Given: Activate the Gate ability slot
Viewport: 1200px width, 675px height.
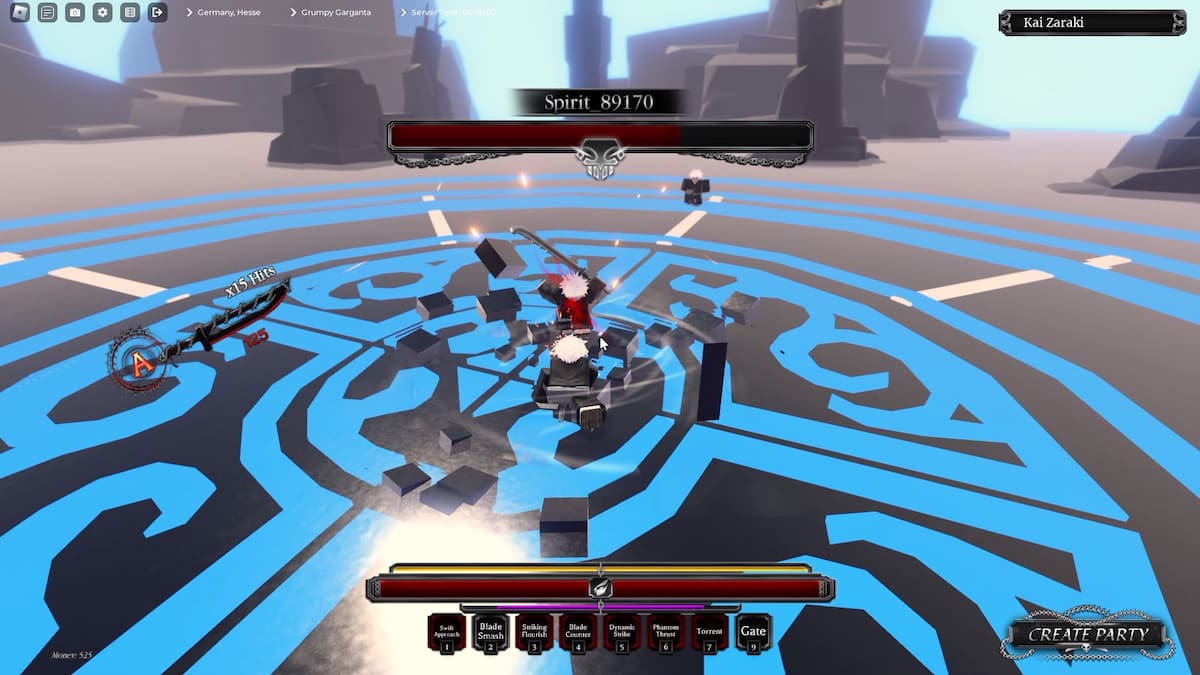Looking at the screenshot, I should coord(753,632).
